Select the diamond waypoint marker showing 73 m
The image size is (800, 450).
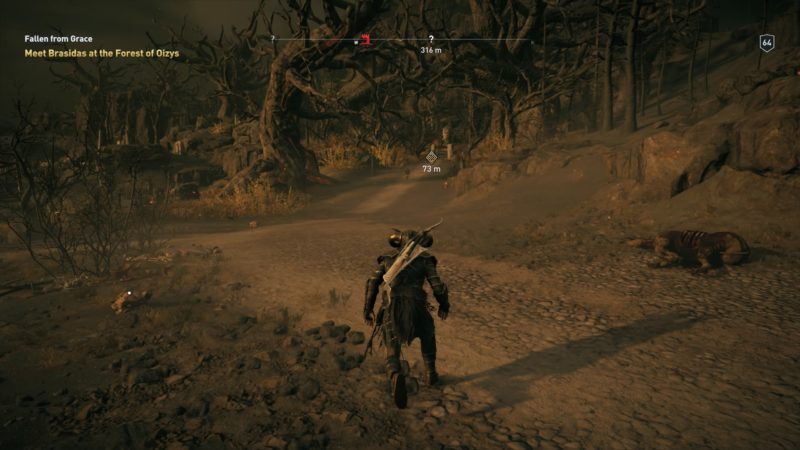432,156
